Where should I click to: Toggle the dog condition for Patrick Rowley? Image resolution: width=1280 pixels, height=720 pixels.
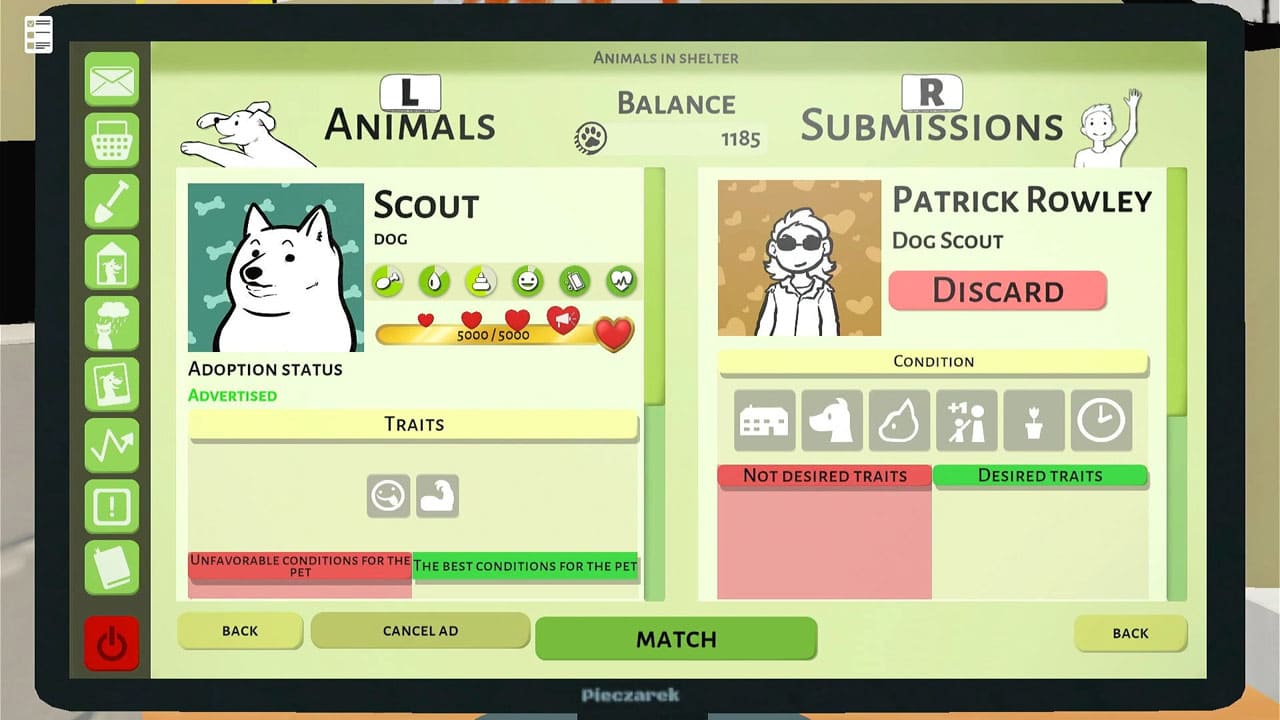(x=831, y=420)
